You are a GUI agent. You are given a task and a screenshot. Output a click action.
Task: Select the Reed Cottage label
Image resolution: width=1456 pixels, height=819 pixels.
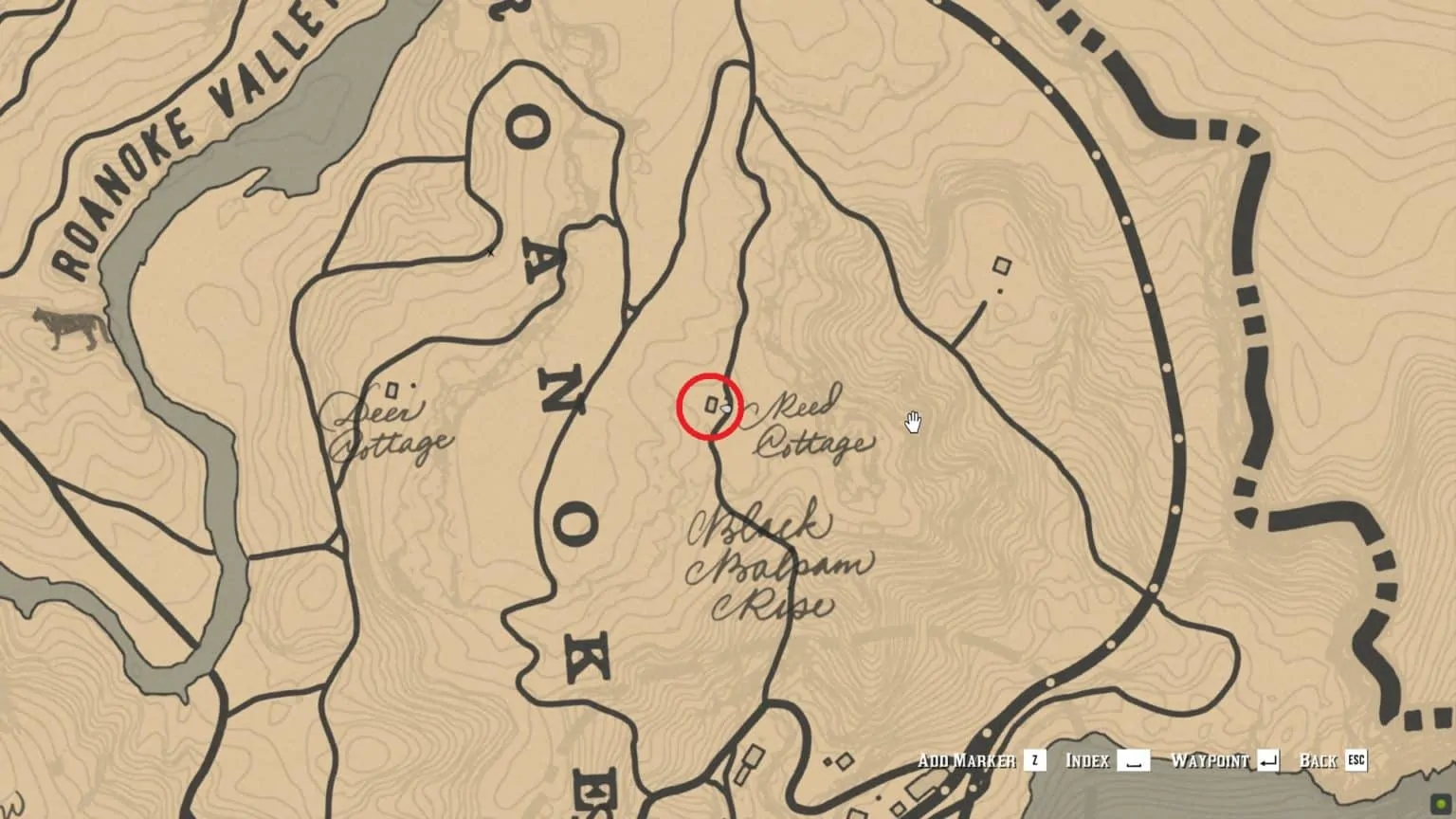[812, 424]
